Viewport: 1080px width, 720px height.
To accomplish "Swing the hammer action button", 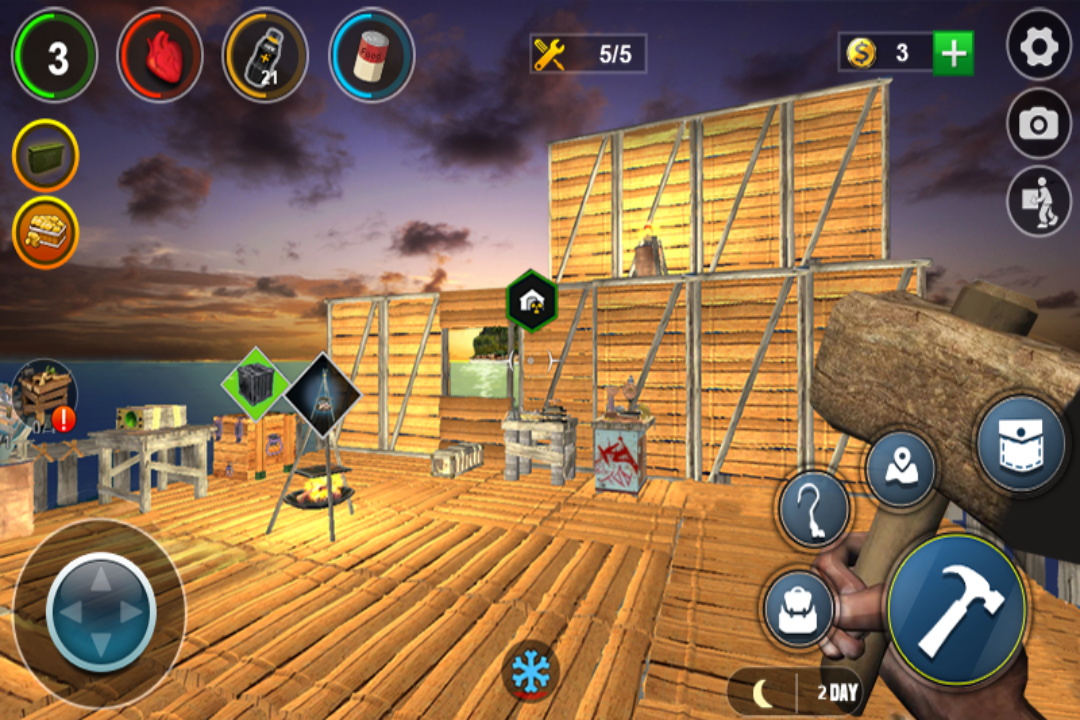I will click(957, 609).
